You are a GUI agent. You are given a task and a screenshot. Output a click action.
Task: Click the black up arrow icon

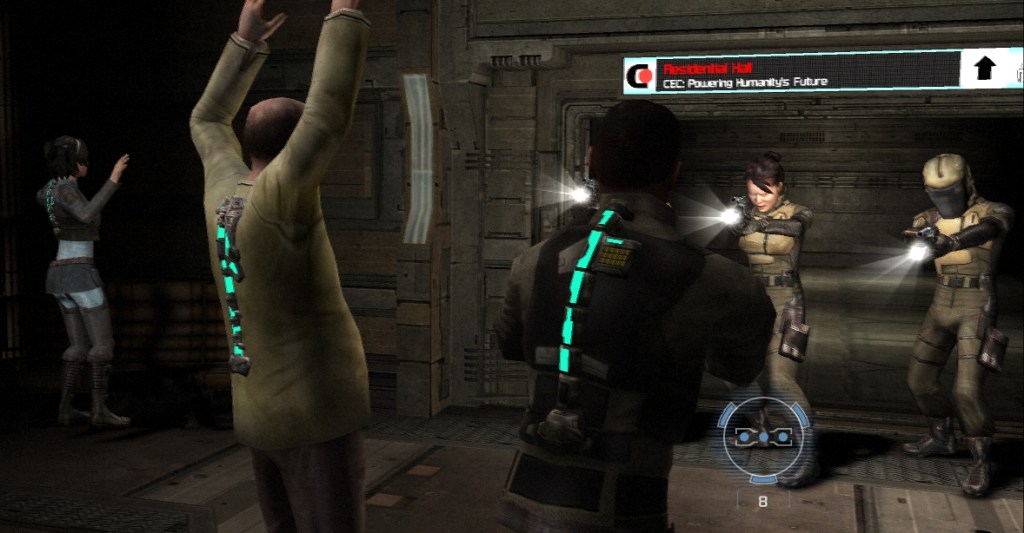(985, 68)
